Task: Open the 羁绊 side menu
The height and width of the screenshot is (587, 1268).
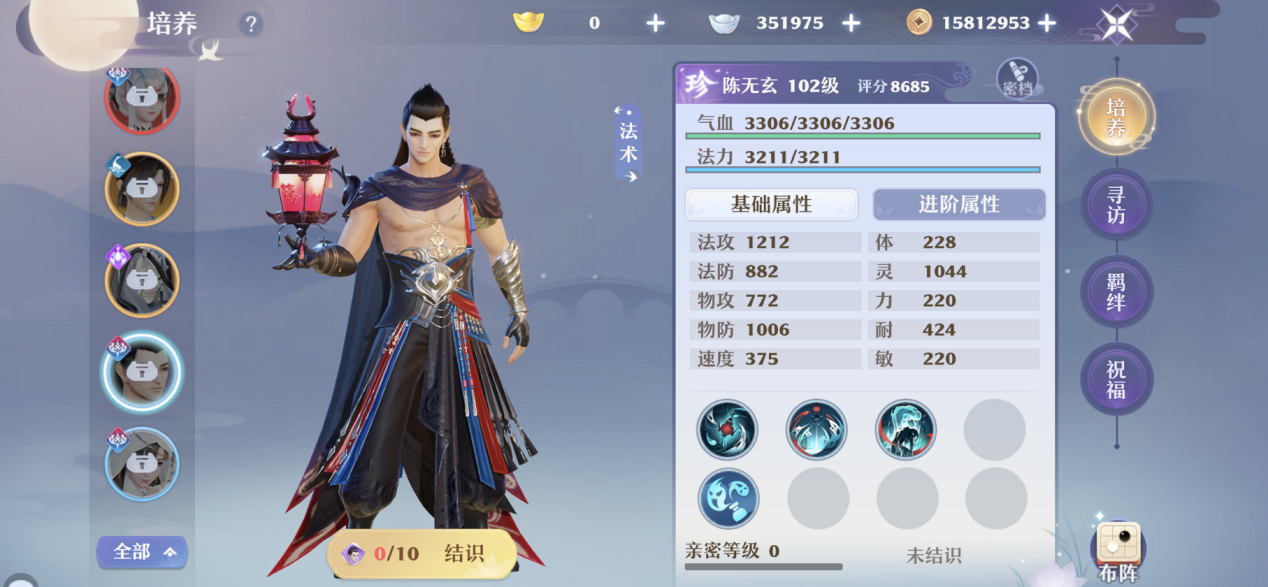Action: coord(1116,292)
